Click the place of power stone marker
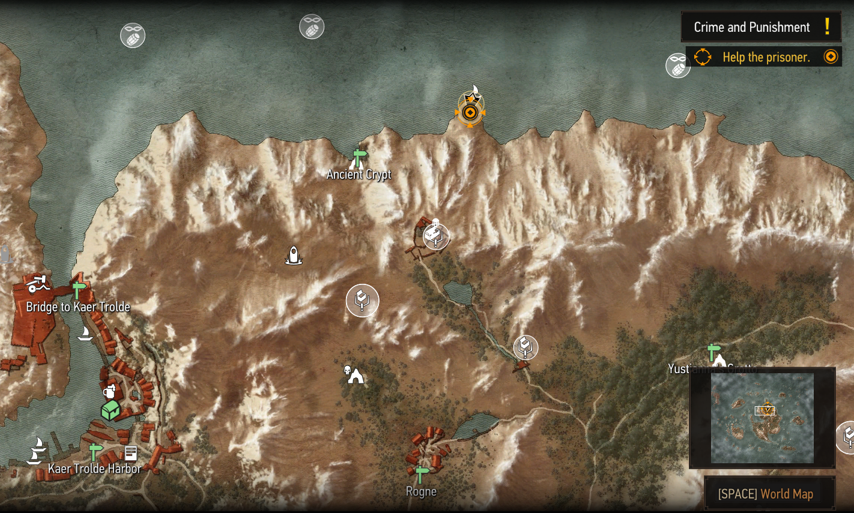The height and width of the screenshot is (513, 854). 294,256
